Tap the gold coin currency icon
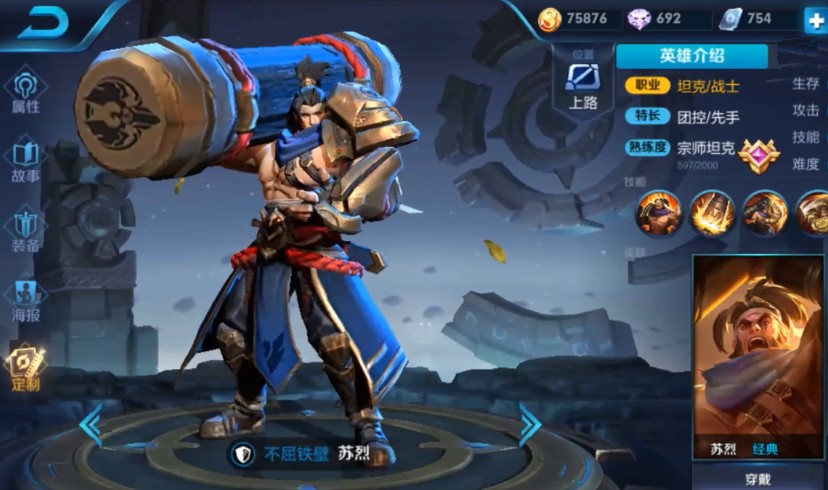This screenshot has height=490, width=828. [549, 18]
